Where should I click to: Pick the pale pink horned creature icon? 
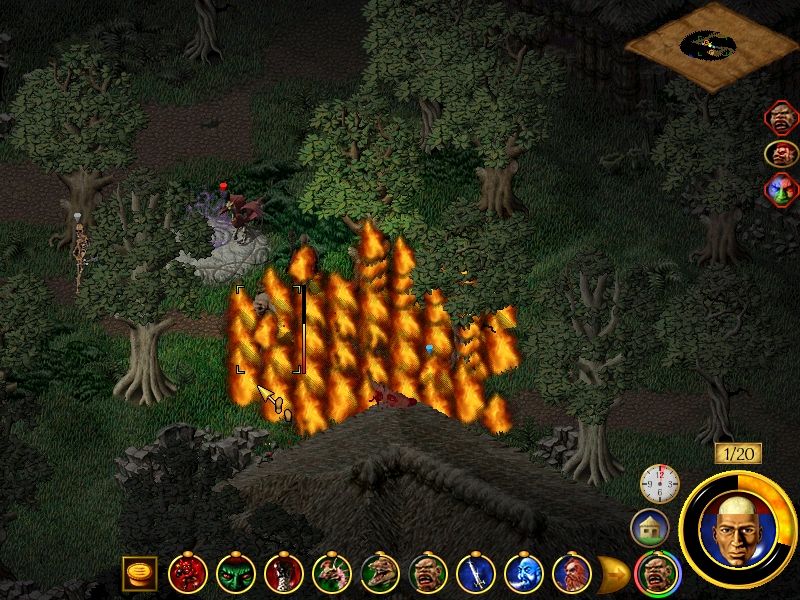pyautogui.click(x=332, y=573)
